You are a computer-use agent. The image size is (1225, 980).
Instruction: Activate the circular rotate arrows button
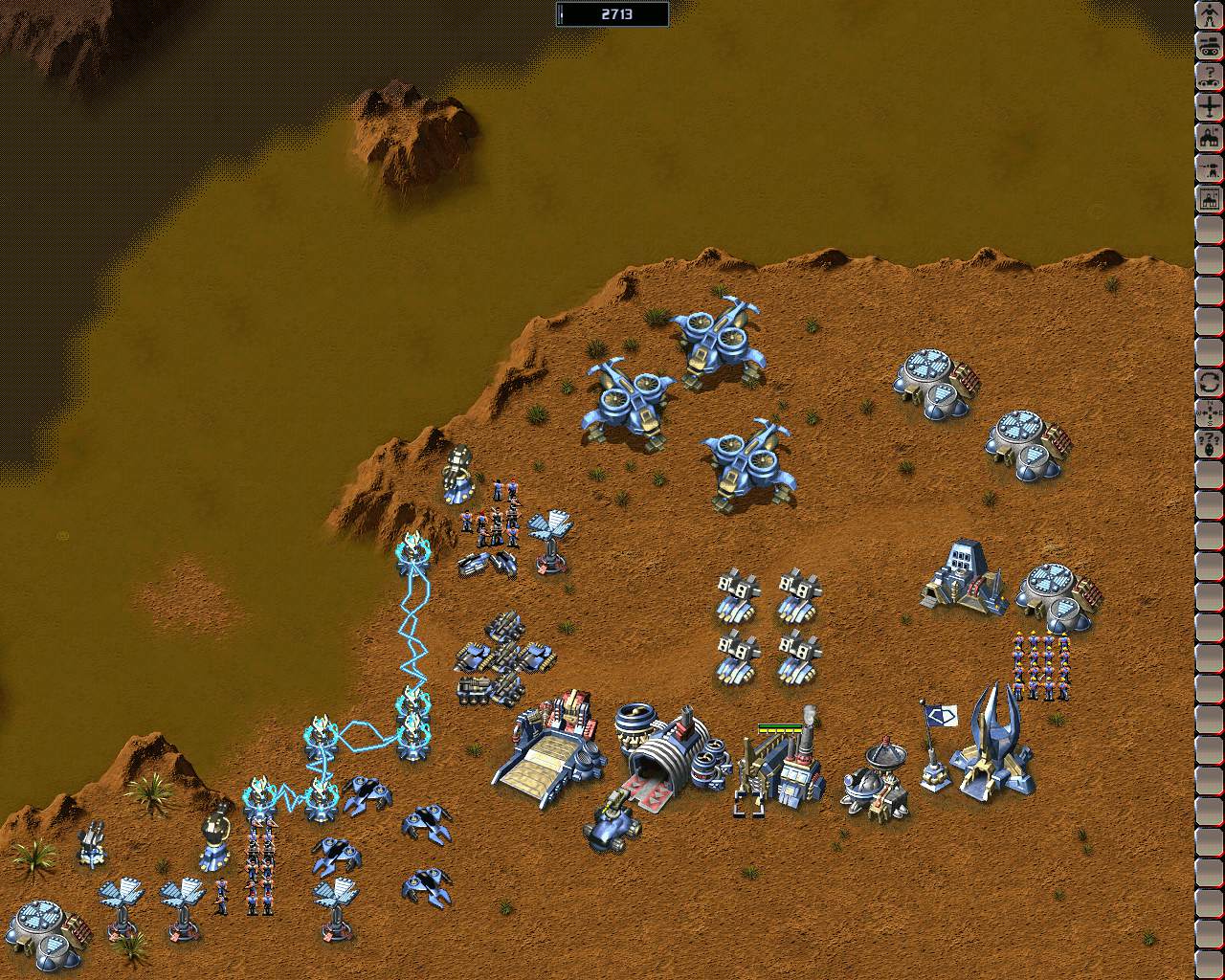pos(1210,383)
